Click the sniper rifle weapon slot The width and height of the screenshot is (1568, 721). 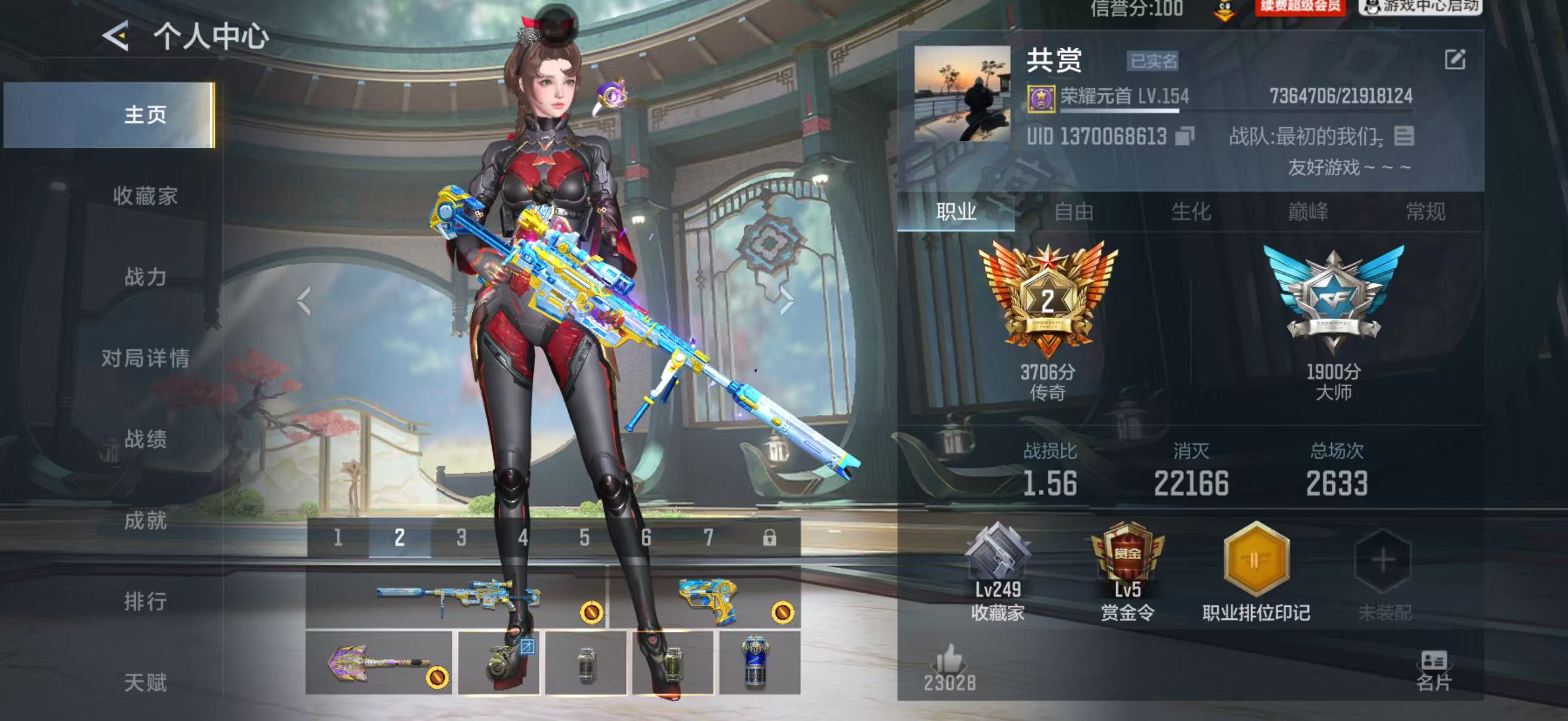456,597
